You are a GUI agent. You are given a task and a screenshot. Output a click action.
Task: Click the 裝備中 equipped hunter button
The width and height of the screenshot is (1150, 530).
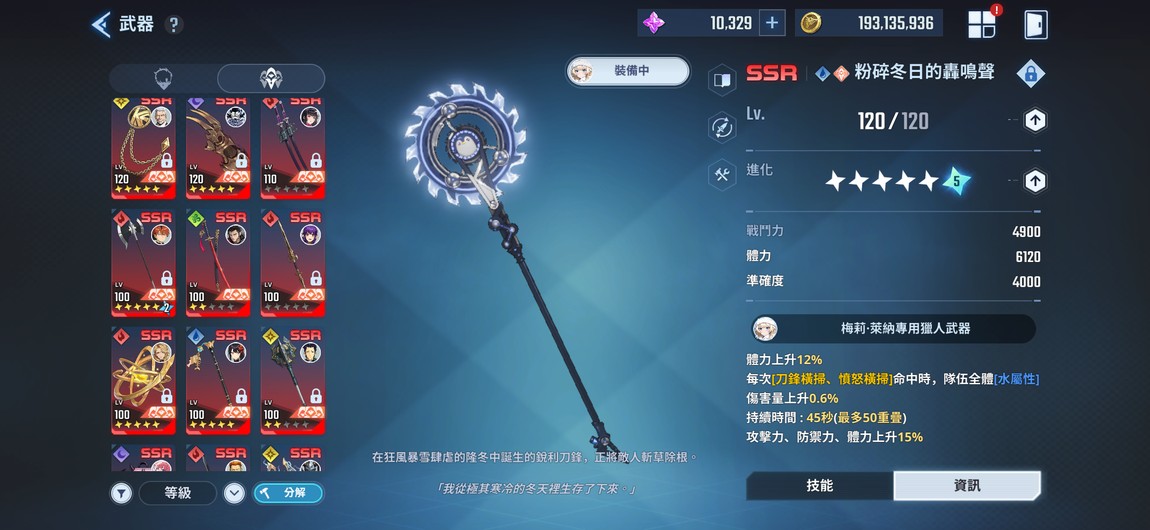[628, 70]
